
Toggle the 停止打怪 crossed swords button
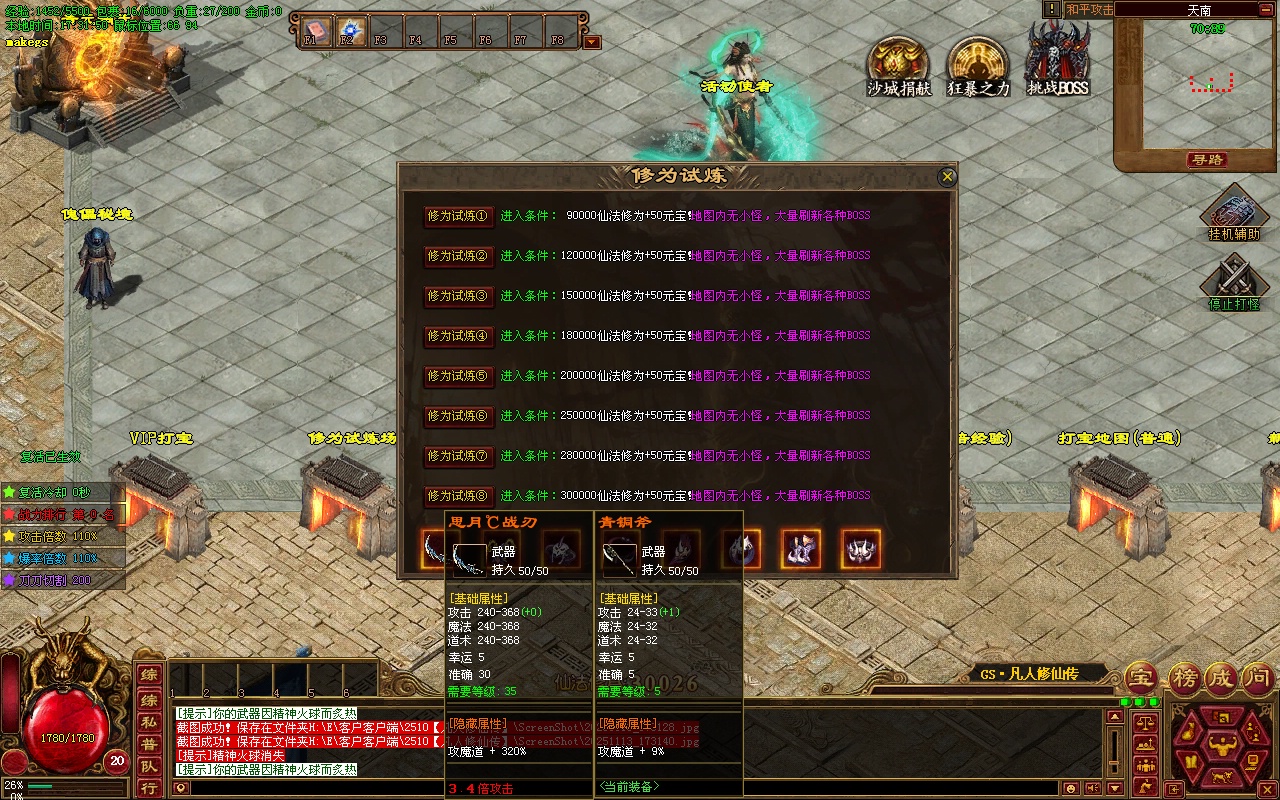[1234, 278]
